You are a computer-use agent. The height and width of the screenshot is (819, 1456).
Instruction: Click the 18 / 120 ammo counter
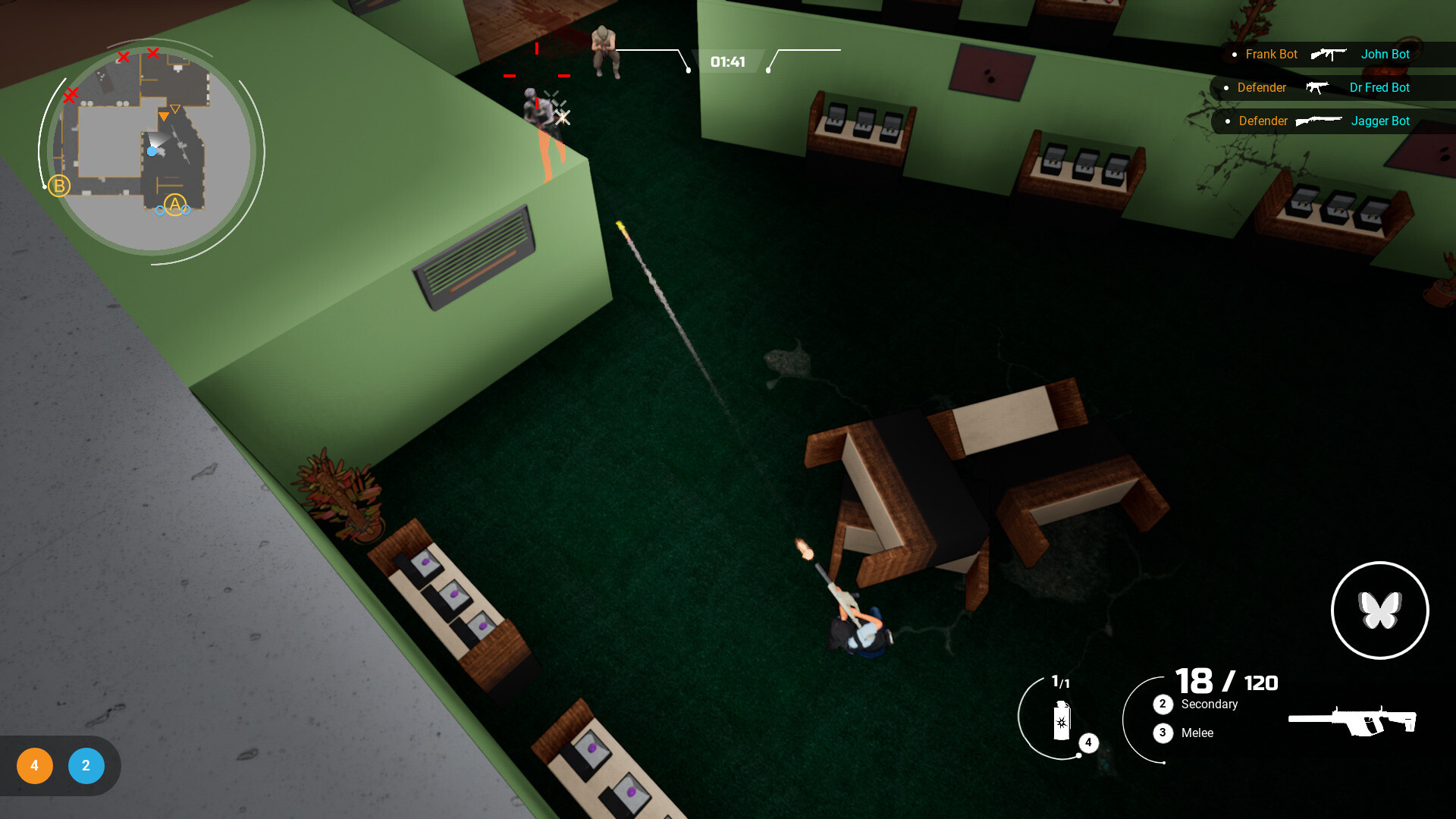[1225, 682]
